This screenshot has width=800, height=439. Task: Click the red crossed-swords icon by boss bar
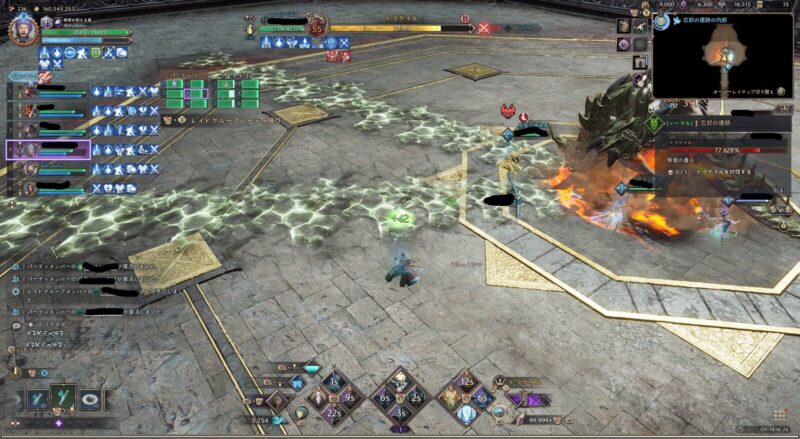pos(484,29)
